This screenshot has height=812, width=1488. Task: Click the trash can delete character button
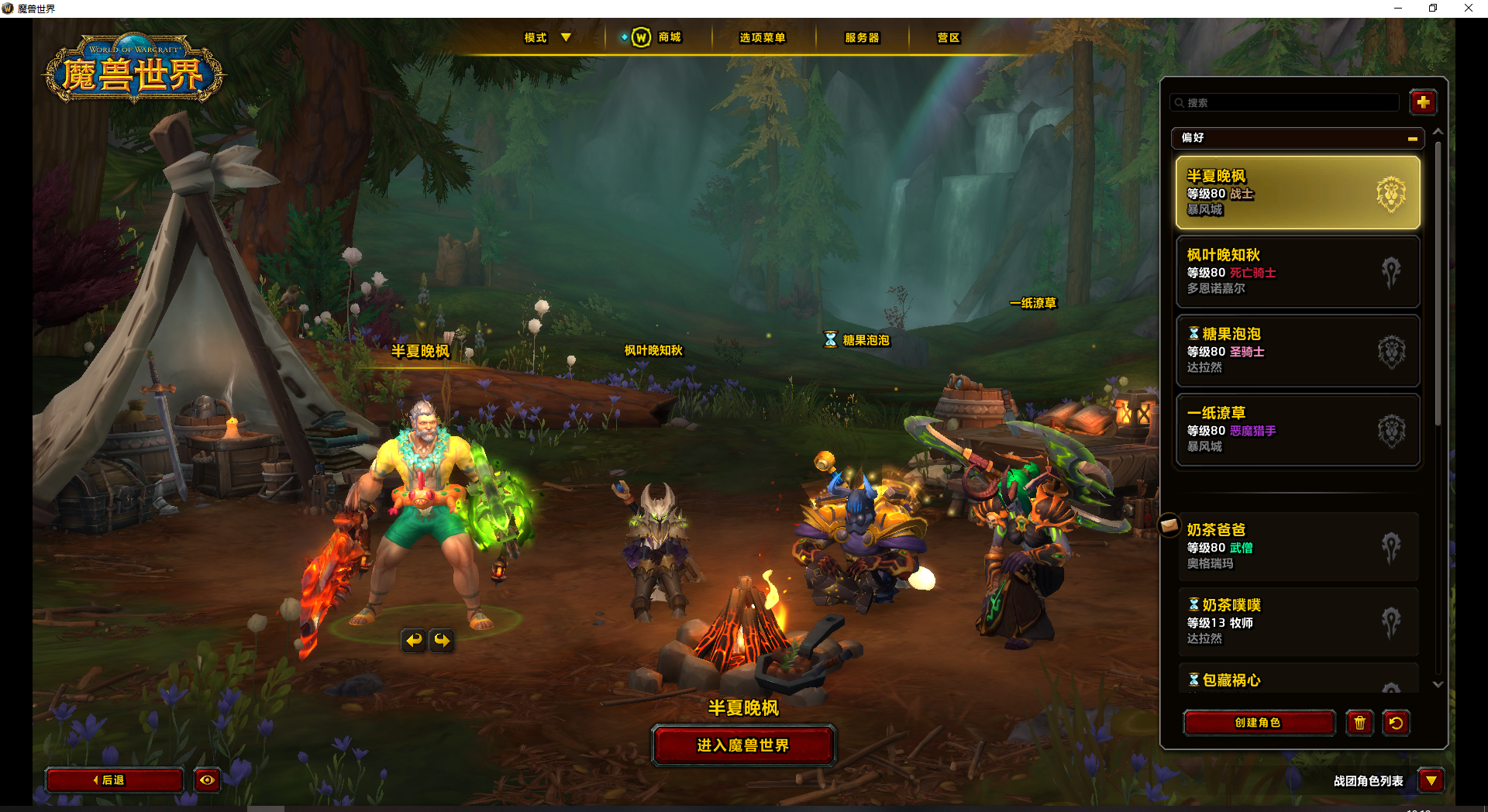point(1359,723)
